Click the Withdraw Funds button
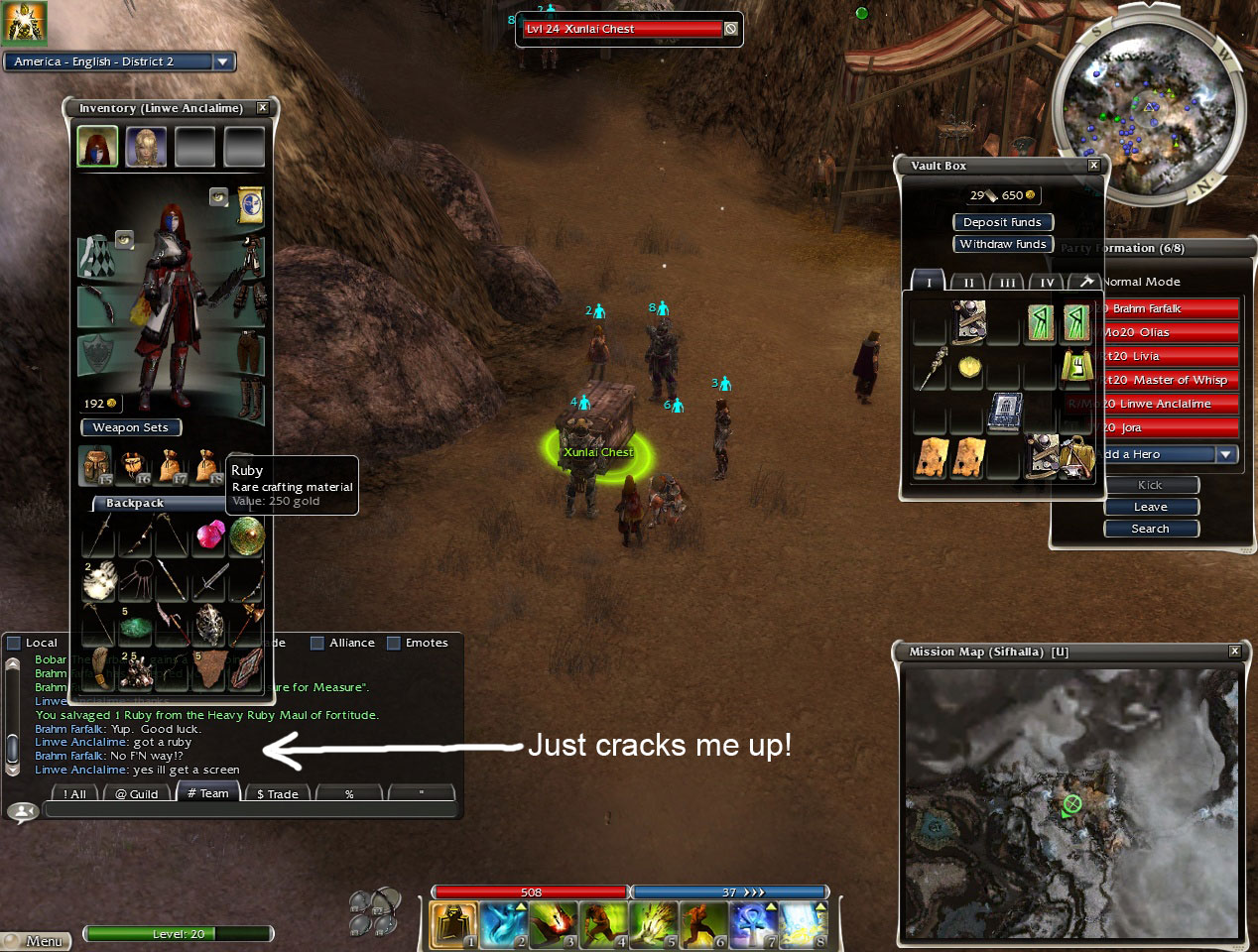The width and height of the screenshot is (1258, 952). pyautogui.click(x=1002, y=244)
